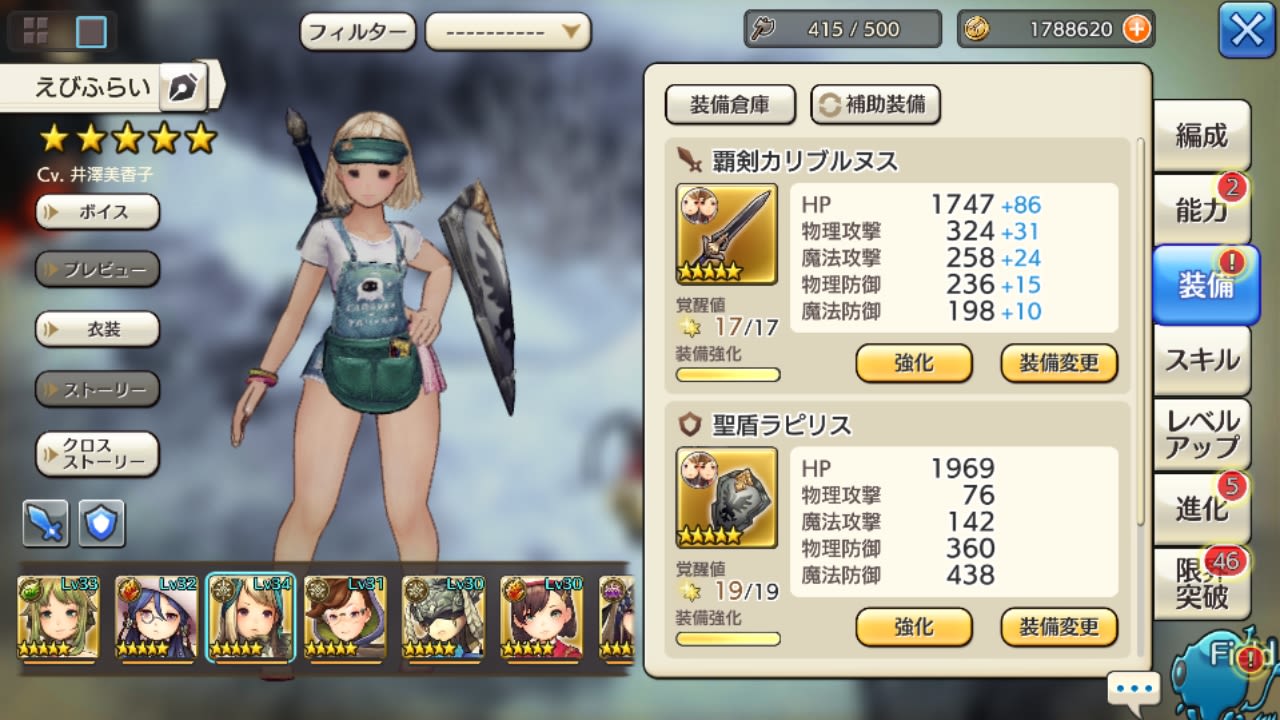The image size is (1280, 720).
Task: Expand the filter dropdown list
Action: point(508,31)
